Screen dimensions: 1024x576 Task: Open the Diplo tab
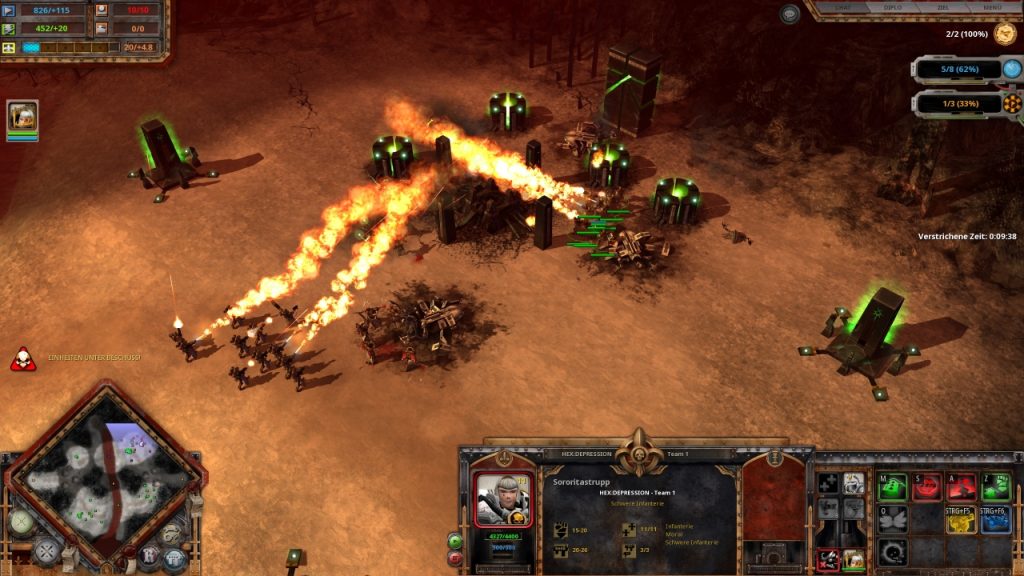(894, 8)
